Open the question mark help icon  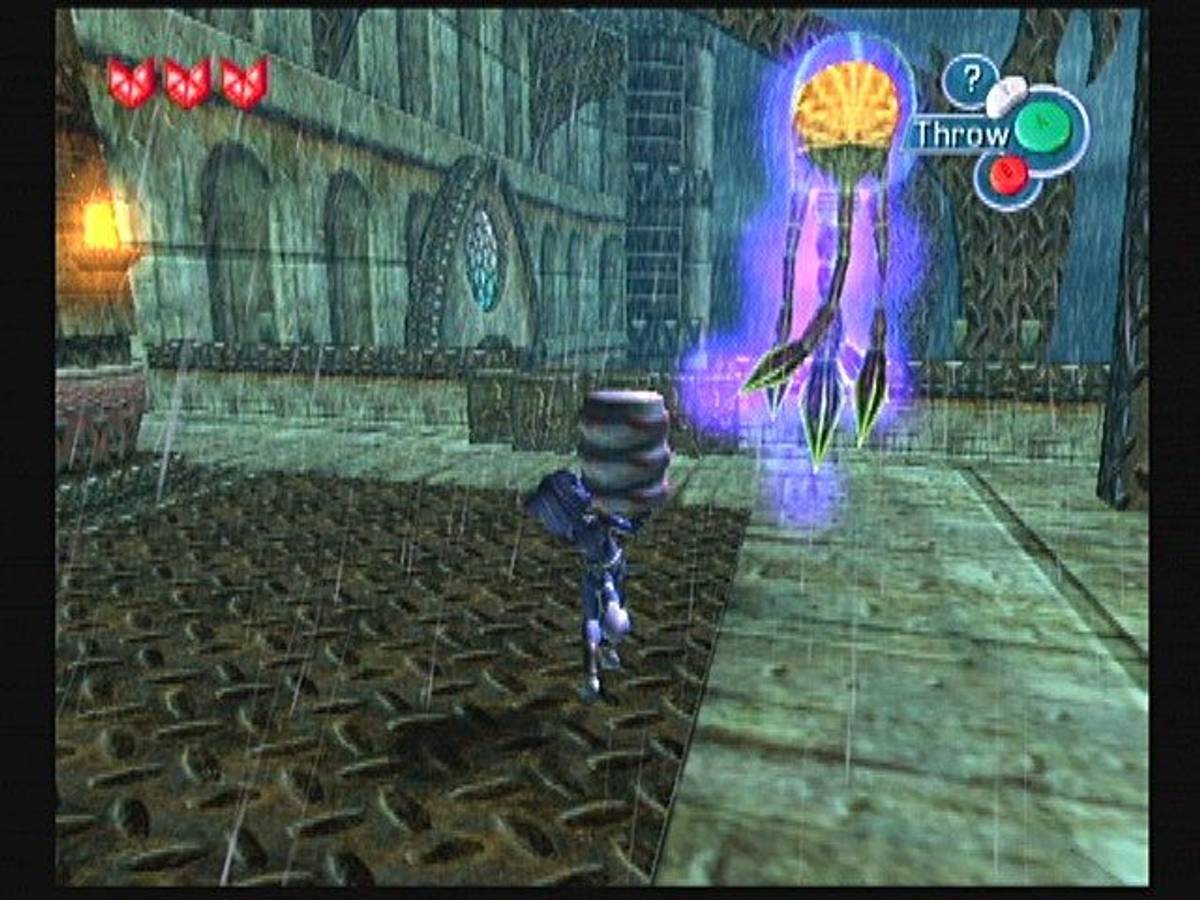969,78
